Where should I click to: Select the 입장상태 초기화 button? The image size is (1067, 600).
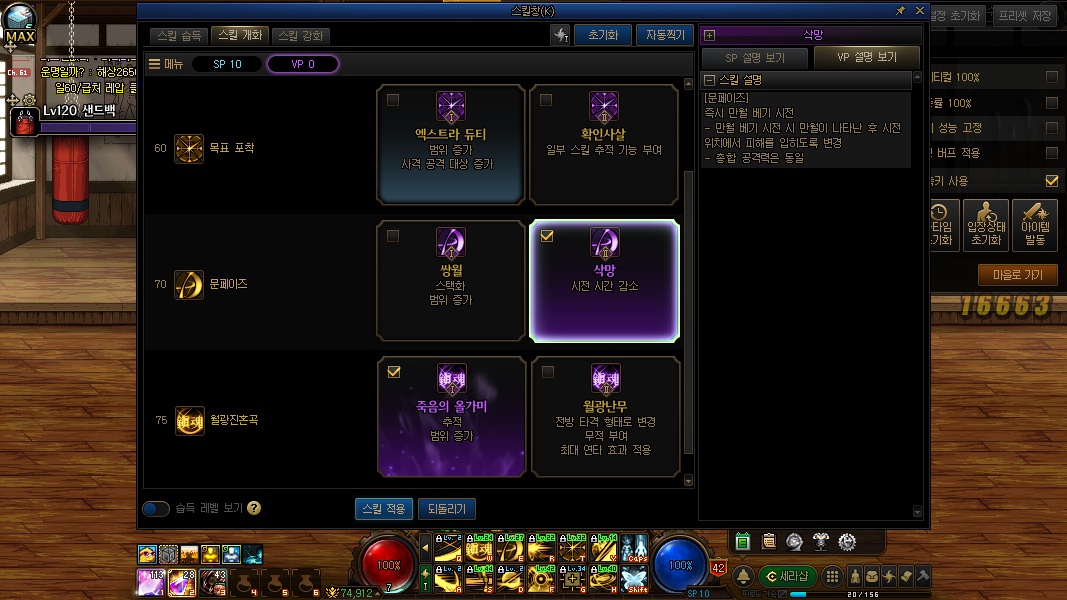pyautogui.click(x=987, y=226)
